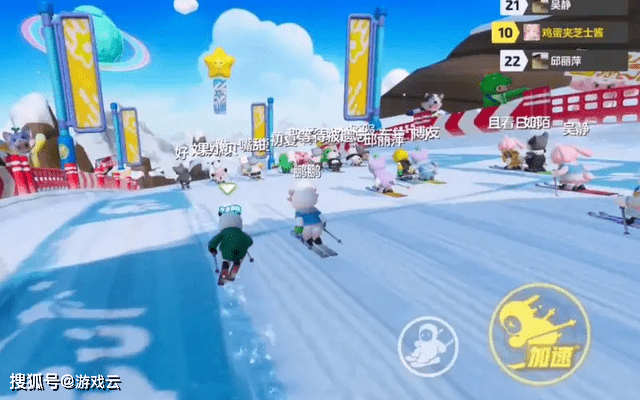Tap the white skier trick button
Viewport: 640px width, 400px height.
[426, 347]
